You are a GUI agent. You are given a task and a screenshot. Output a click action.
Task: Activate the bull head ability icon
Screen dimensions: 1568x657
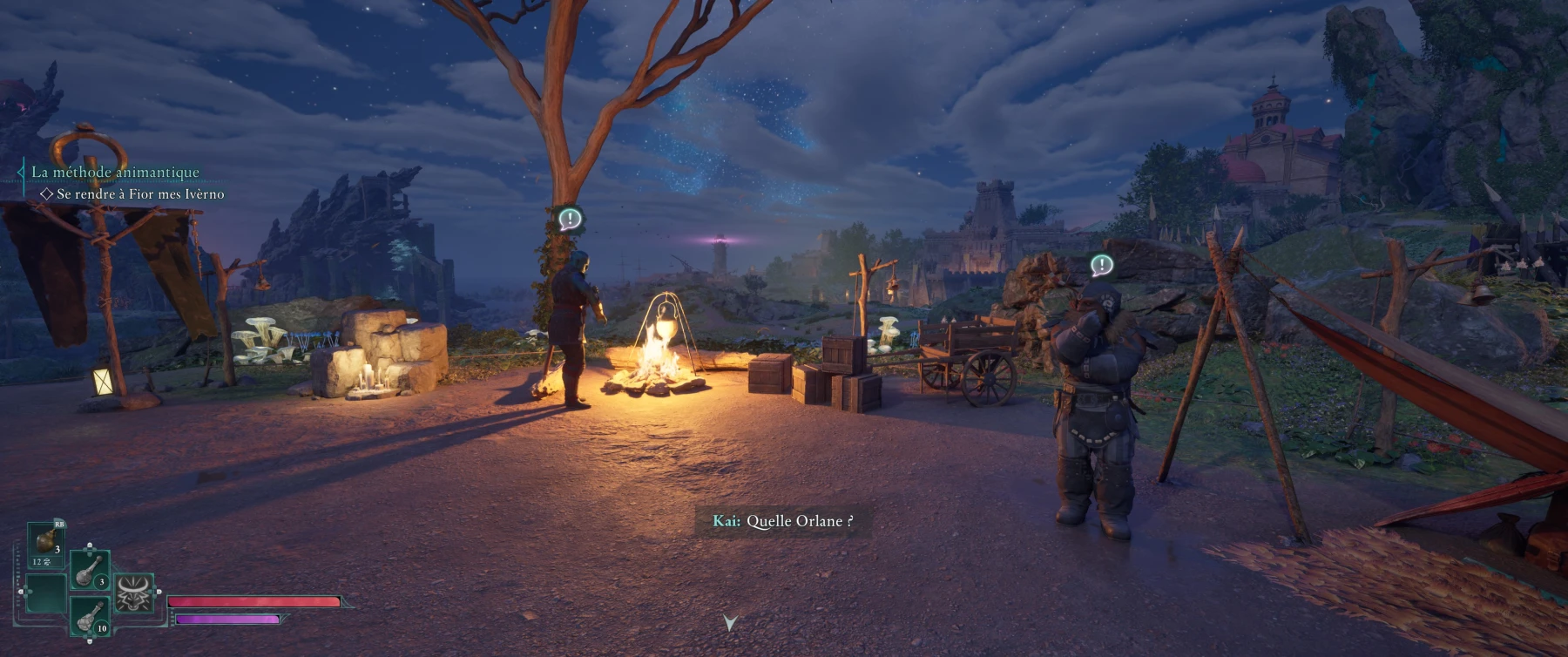click(135, 593)
